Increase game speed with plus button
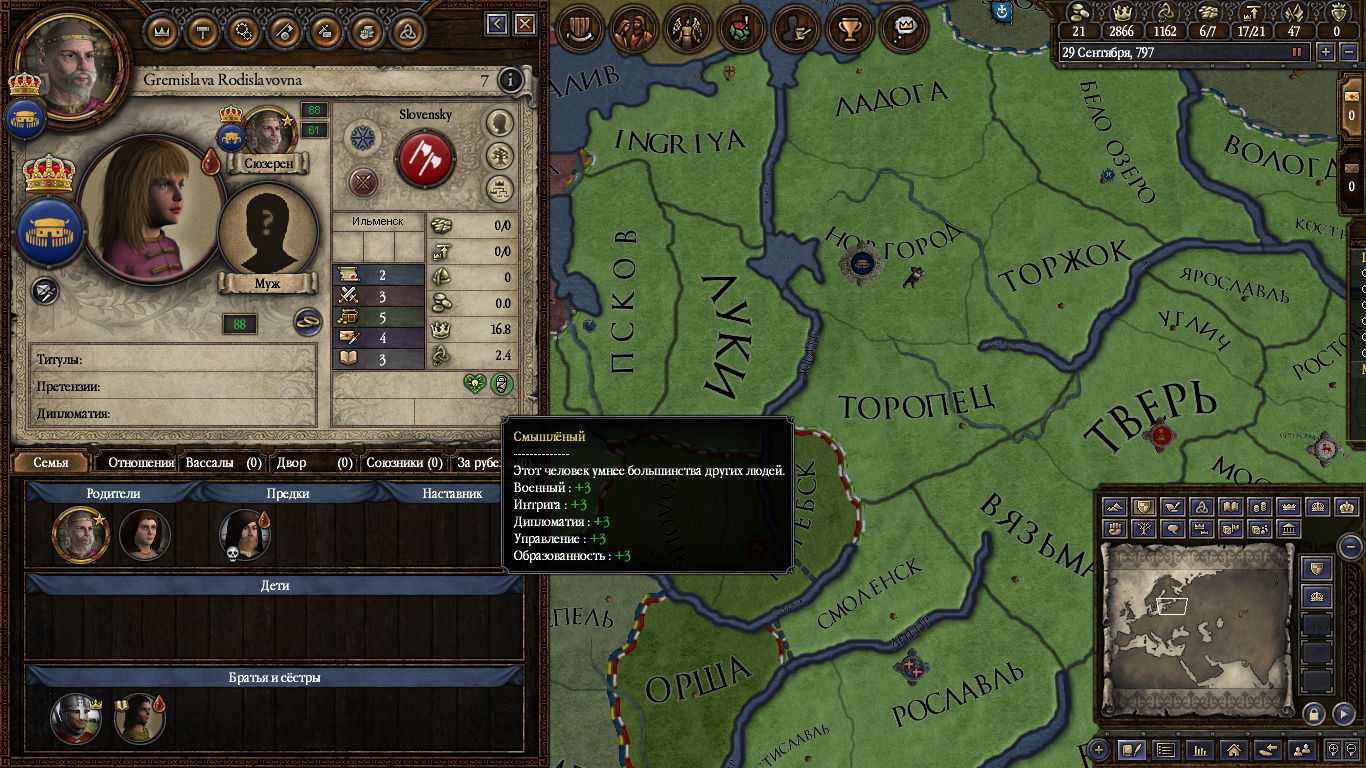The height and width of the screenshot is (768, 1366). point(1326,52)
